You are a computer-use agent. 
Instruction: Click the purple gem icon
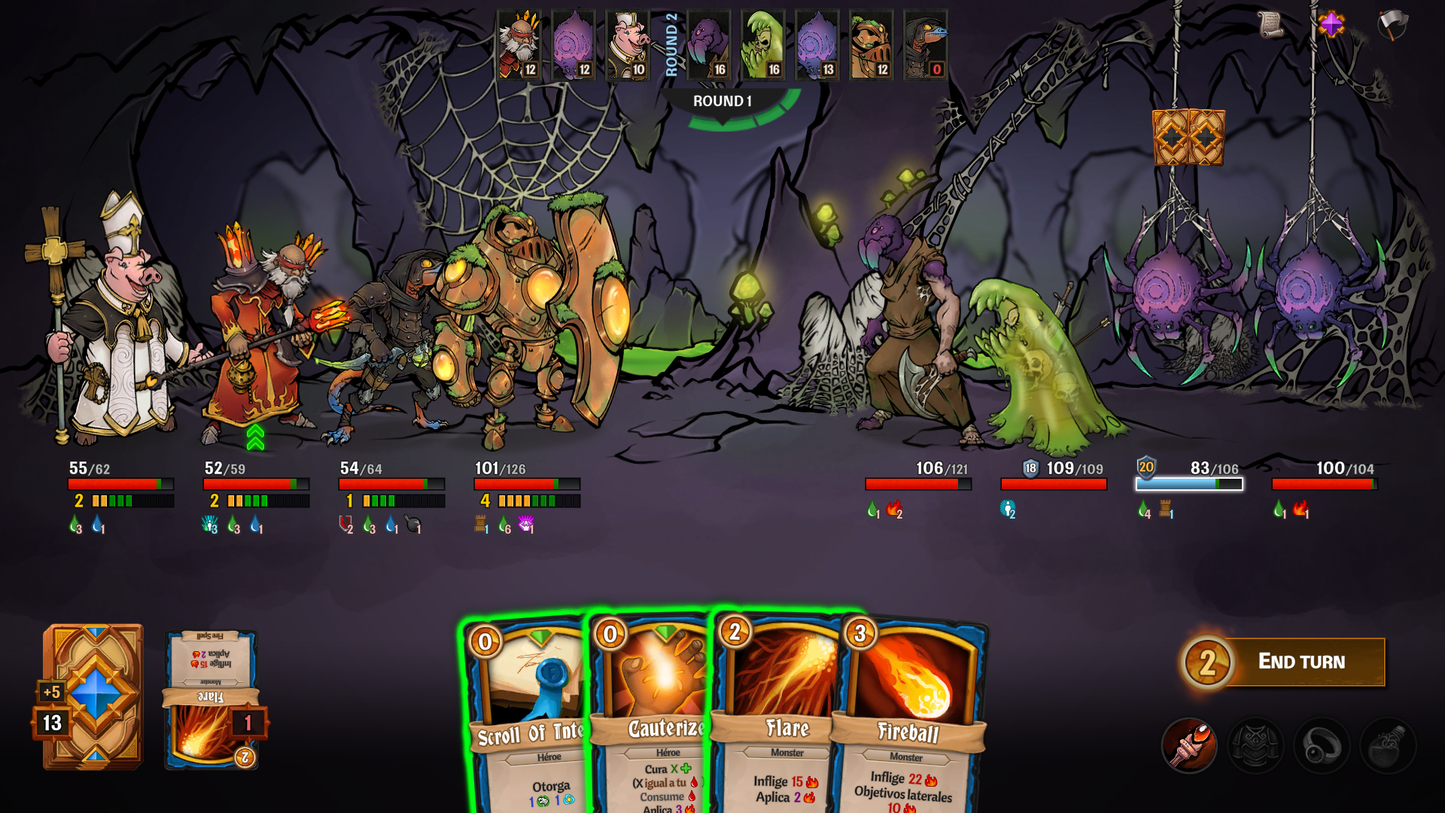[x=1331, y=24]
